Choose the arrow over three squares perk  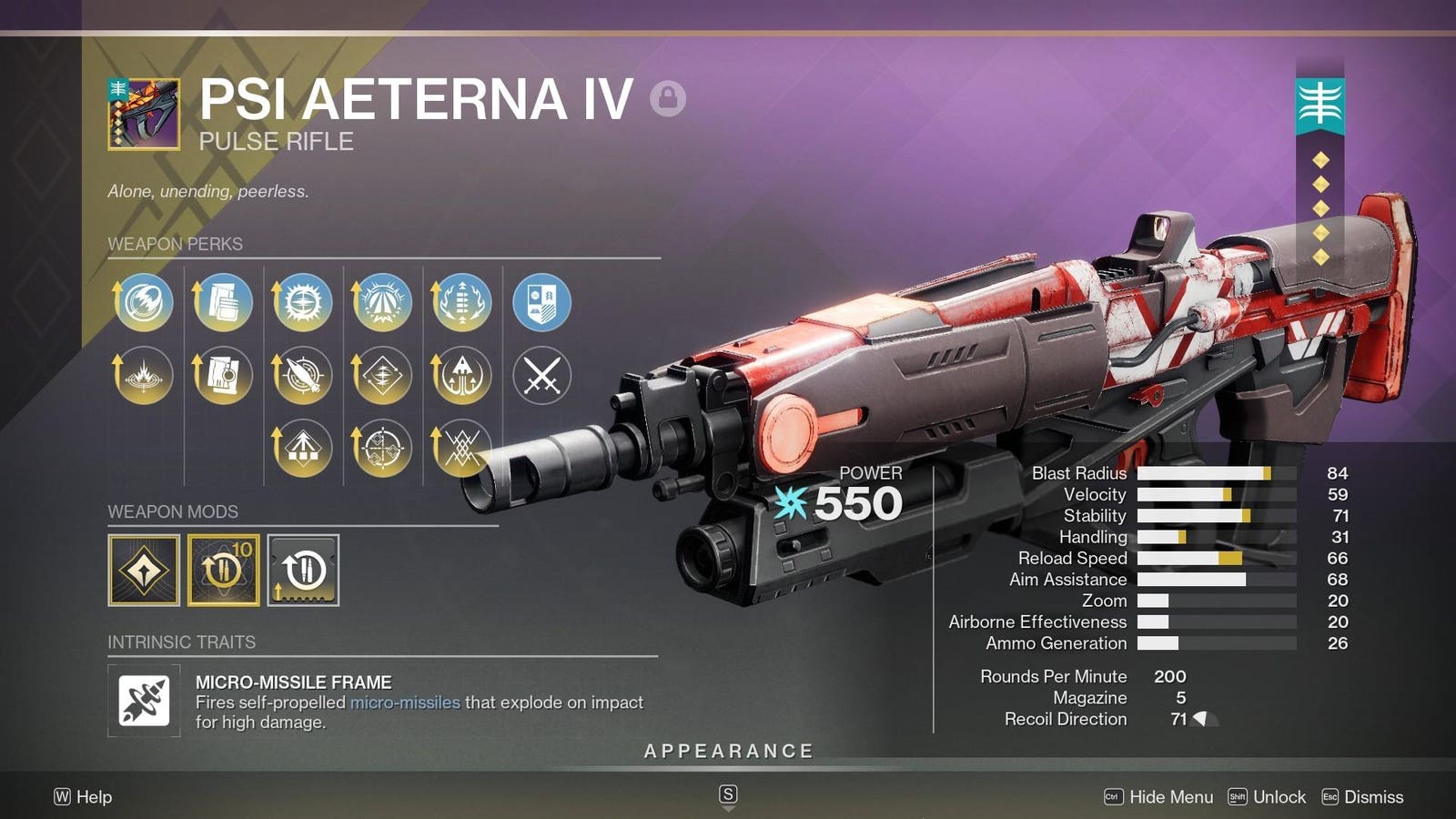click(302, 448)
